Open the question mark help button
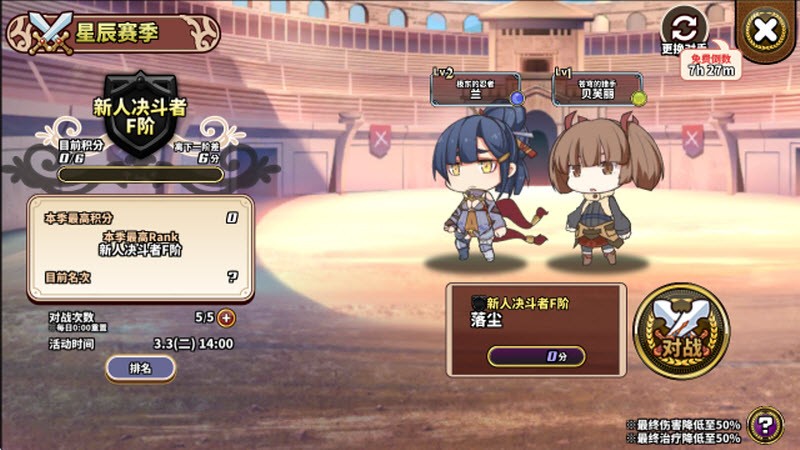 (765, 425)
